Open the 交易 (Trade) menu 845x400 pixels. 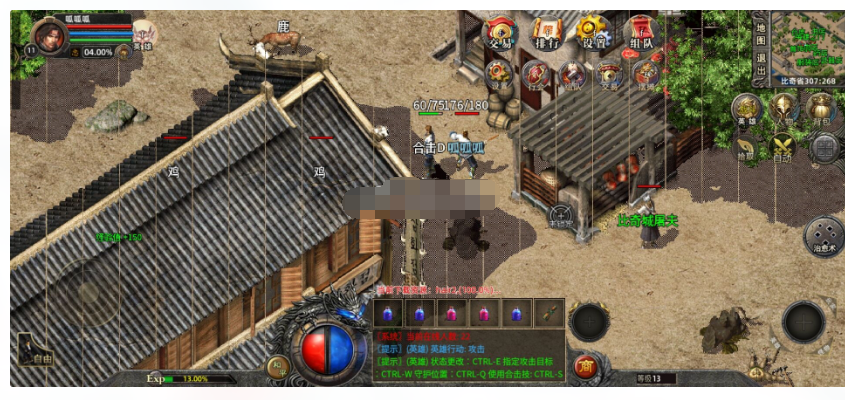[499, 33]
